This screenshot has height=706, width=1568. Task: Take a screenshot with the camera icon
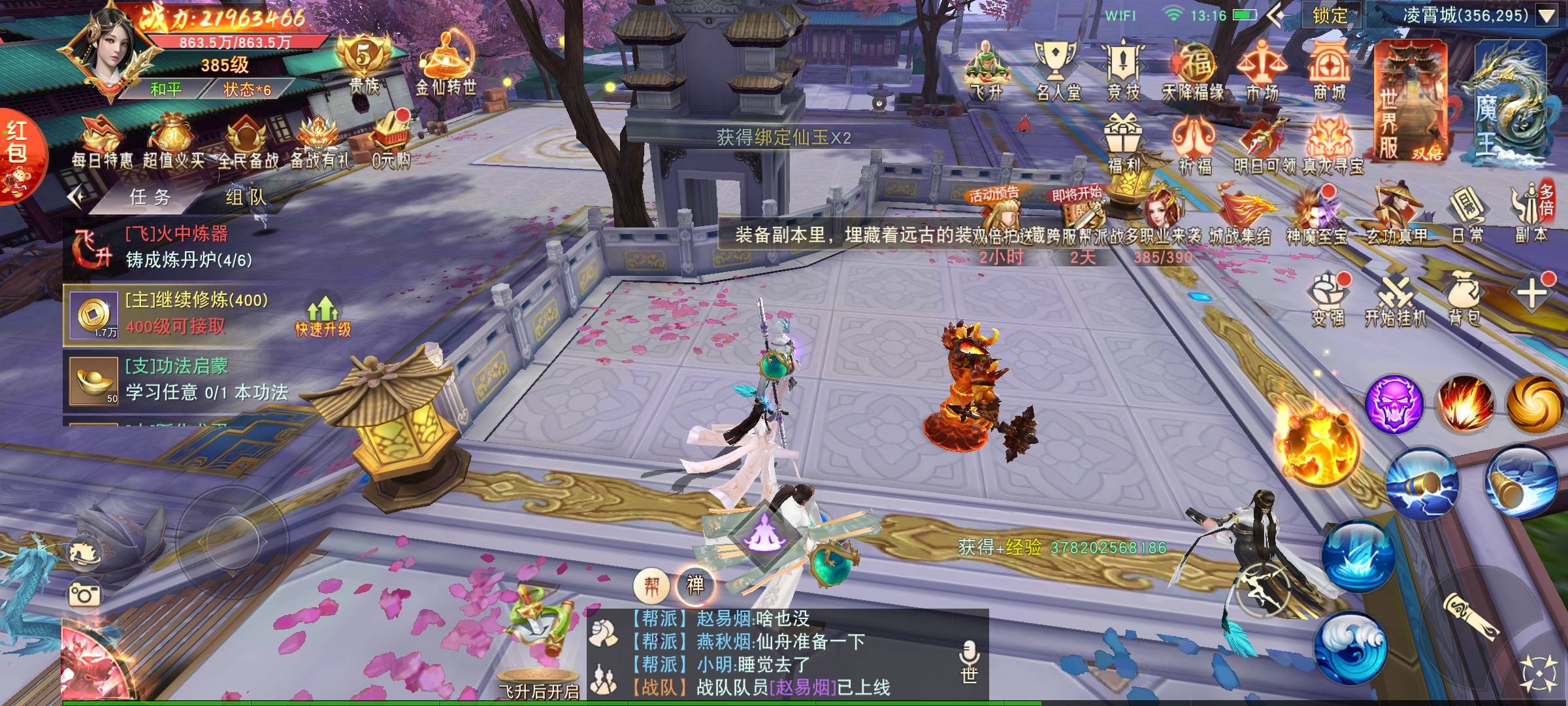(x=84, y=594)
